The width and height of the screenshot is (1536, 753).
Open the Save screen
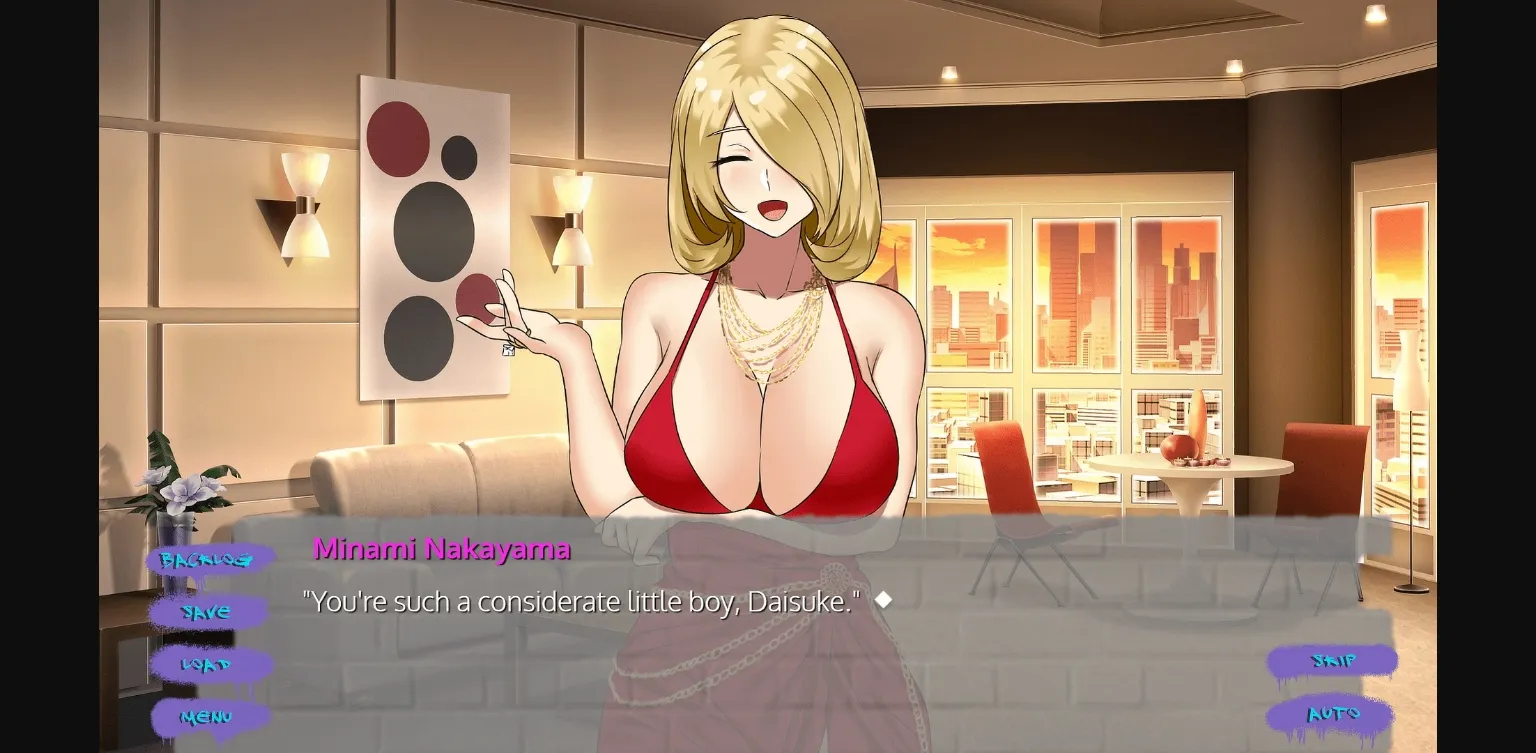(x=206, y=611)
